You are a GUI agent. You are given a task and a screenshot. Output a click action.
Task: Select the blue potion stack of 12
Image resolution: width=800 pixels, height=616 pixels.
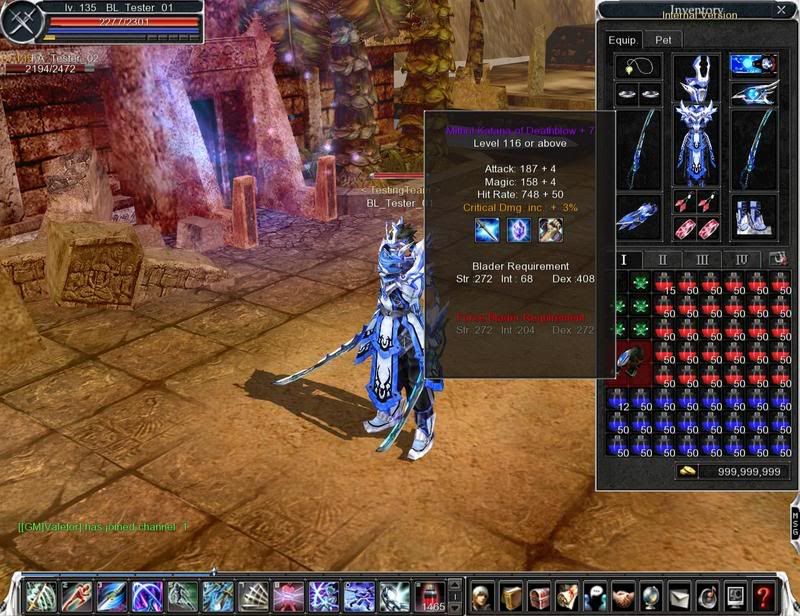click(619, 399)
